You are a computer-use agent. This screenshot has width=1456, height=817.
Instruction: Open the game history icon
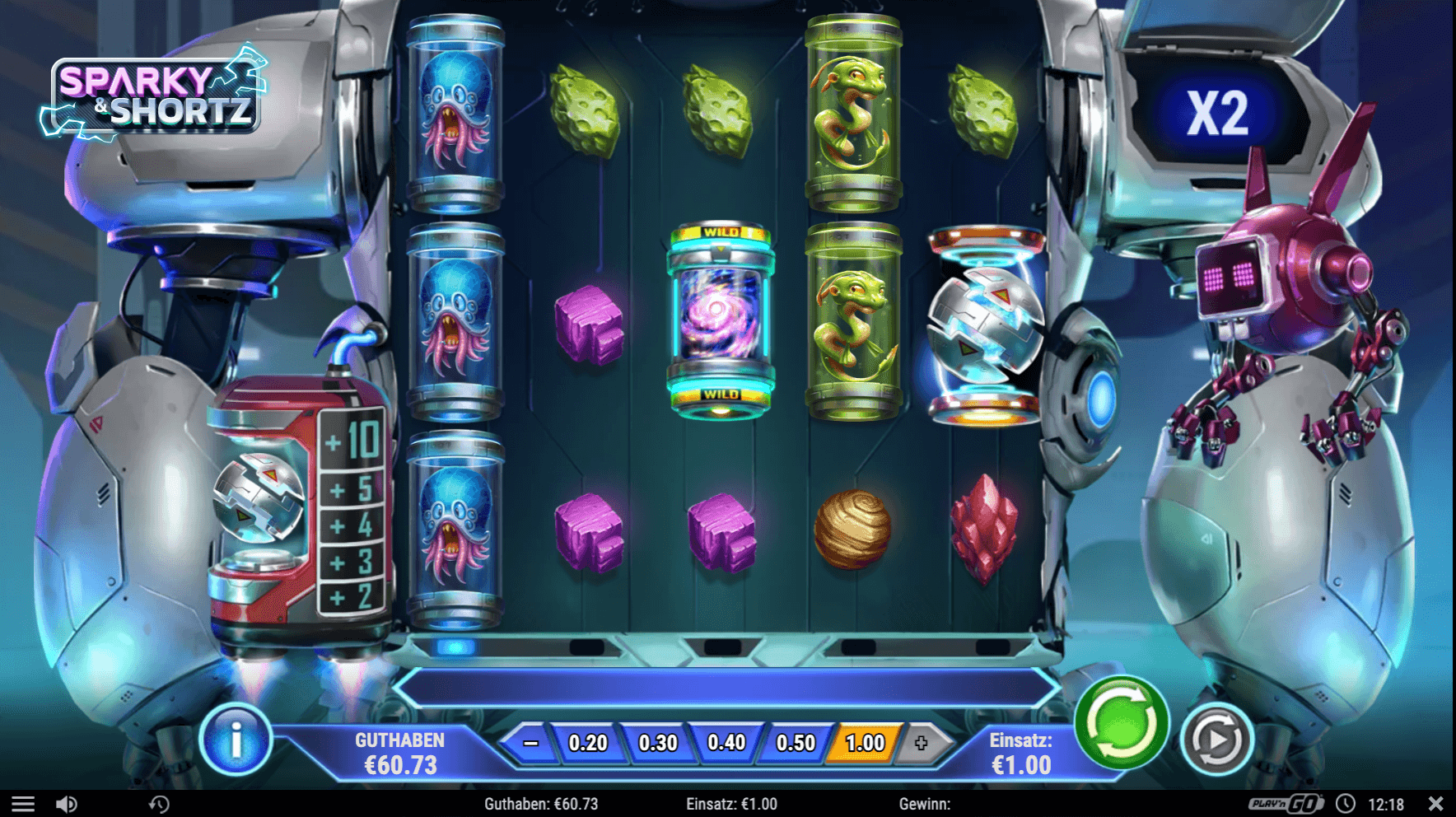click(x=159, y=804)
